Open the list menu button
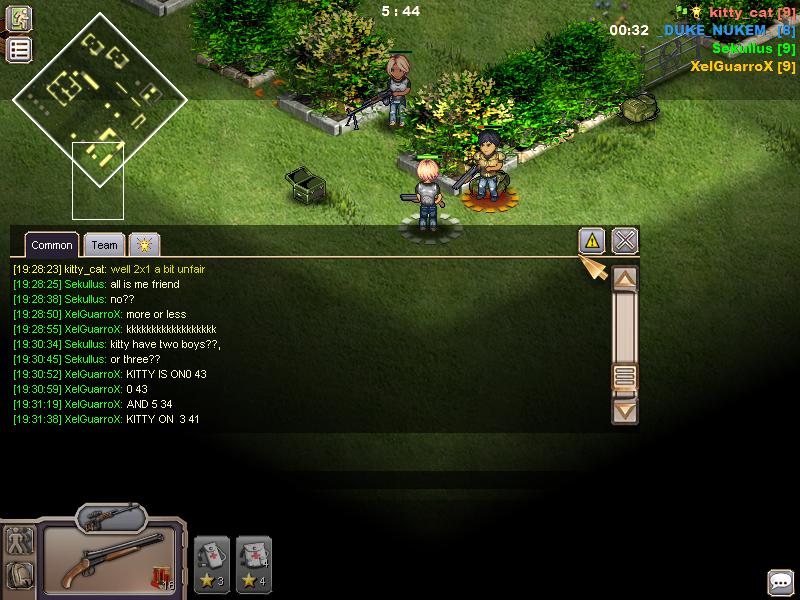The height and width of the screenshot is (600, 800). (x=19, y=50)
